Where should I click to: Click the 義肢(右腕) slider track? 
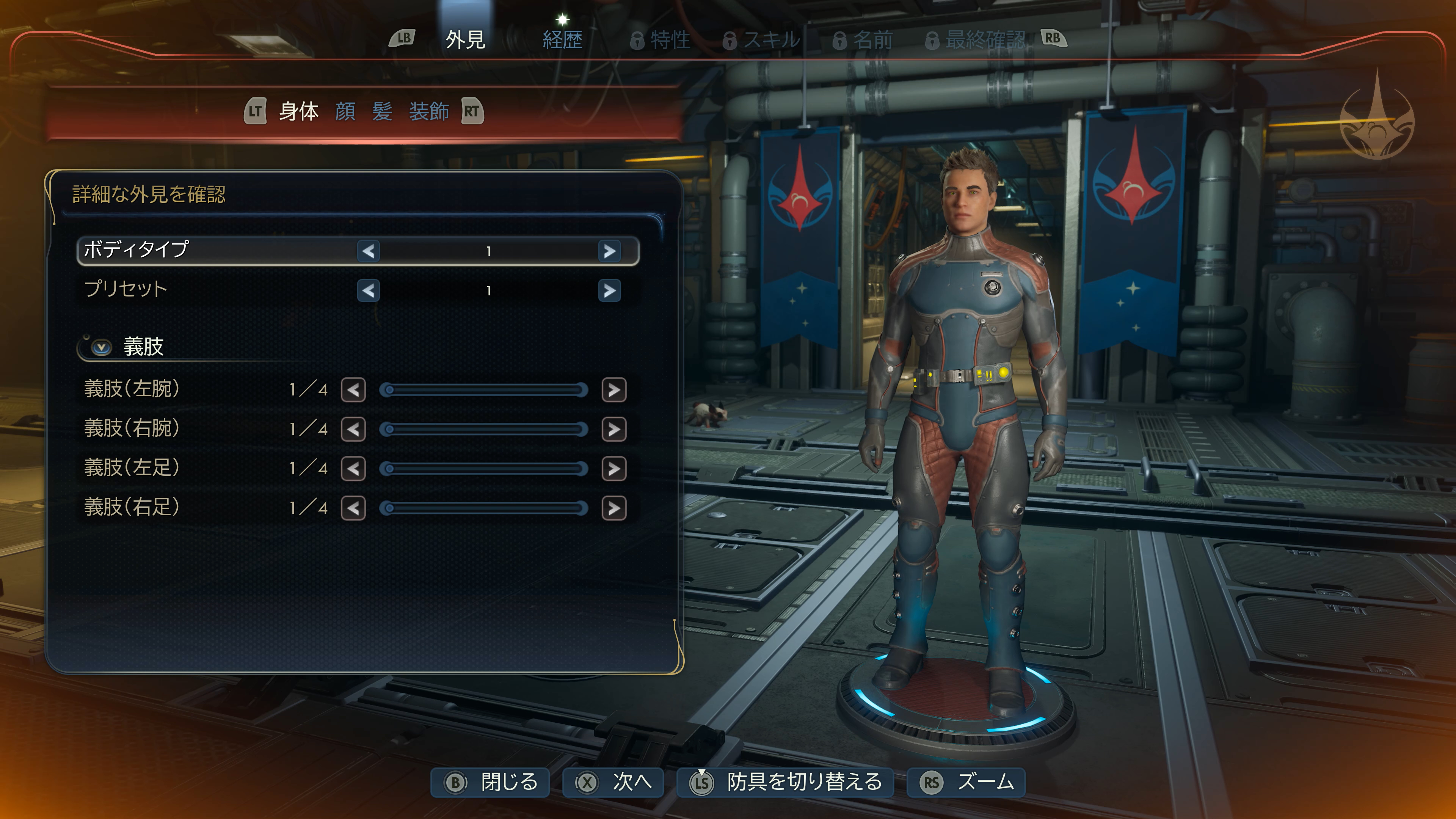(484, 430)
